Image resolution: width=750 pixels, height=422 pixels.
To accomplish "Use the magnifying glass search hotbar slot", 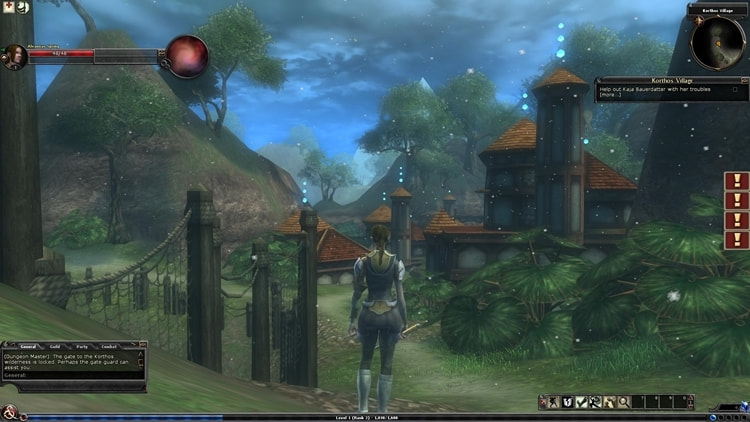I will pos(624,402).
